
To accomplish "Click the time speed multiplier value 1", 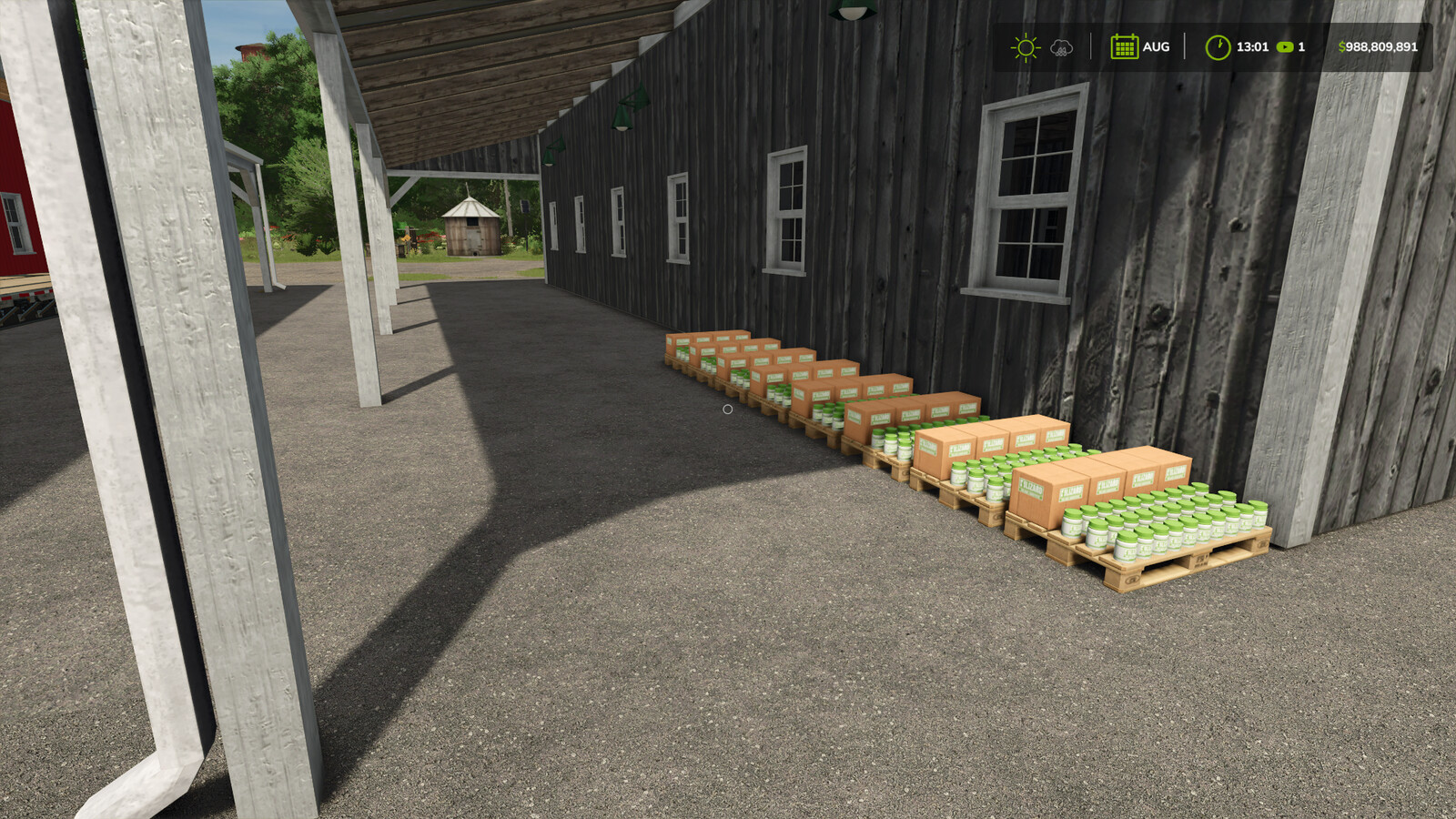I will pyautogui.click(x=1302, y=47).
